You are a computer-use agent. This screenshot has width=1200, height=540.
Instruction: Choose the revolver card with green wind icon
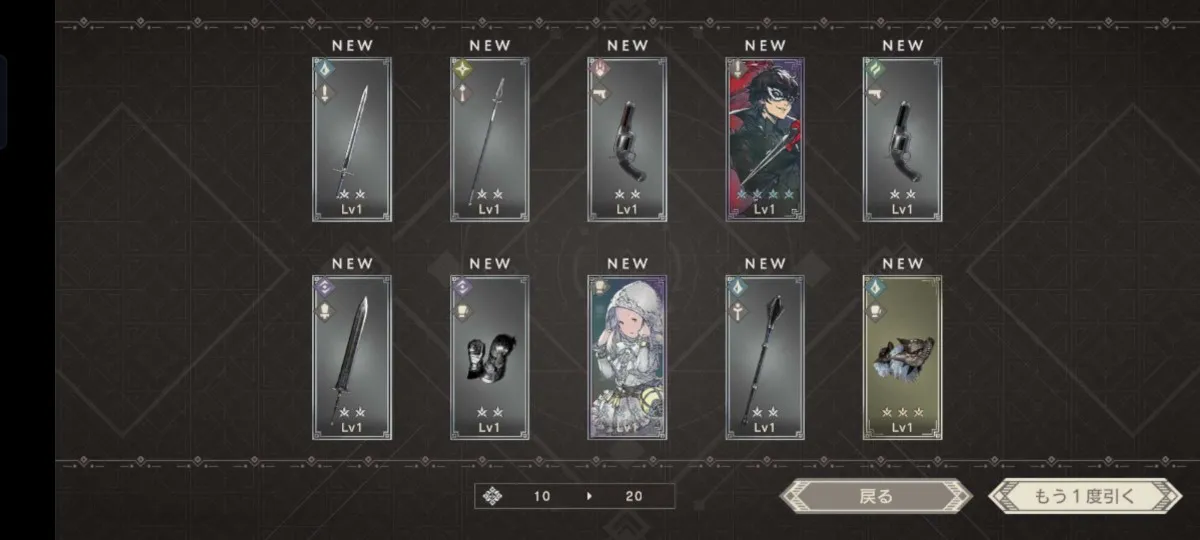click(x=902, y=140)
